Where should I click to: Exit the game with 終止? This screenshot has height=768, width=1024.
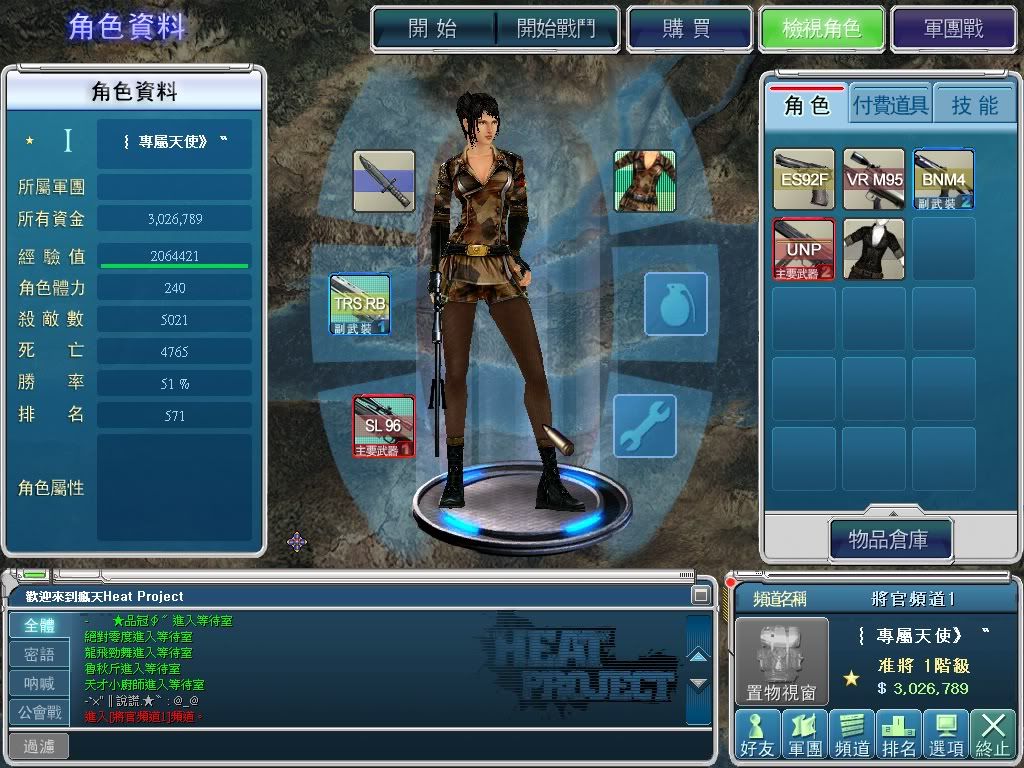(x=992, y=733)
